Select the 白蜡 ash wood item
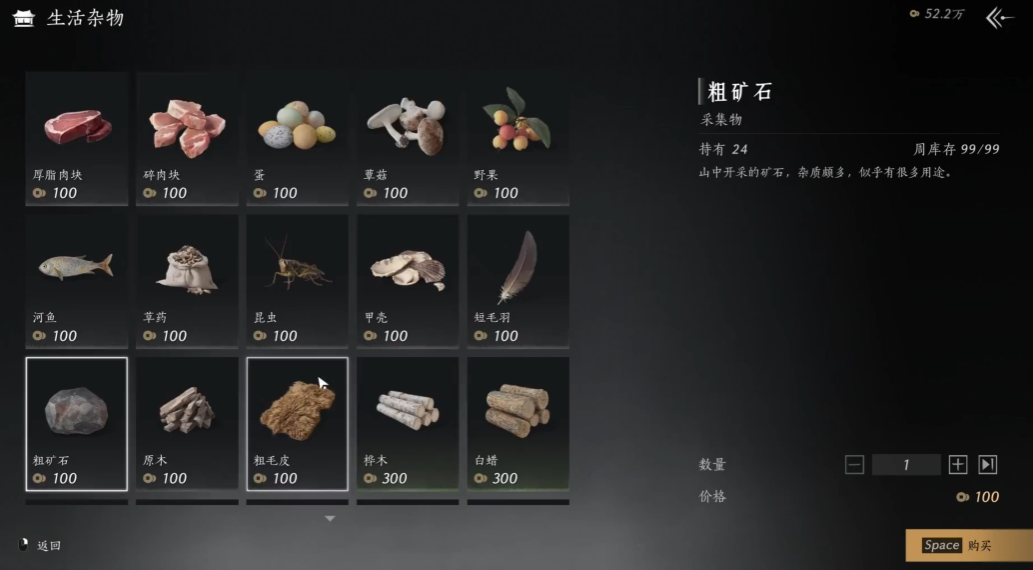1033x570 pixels. coord(518,423)
